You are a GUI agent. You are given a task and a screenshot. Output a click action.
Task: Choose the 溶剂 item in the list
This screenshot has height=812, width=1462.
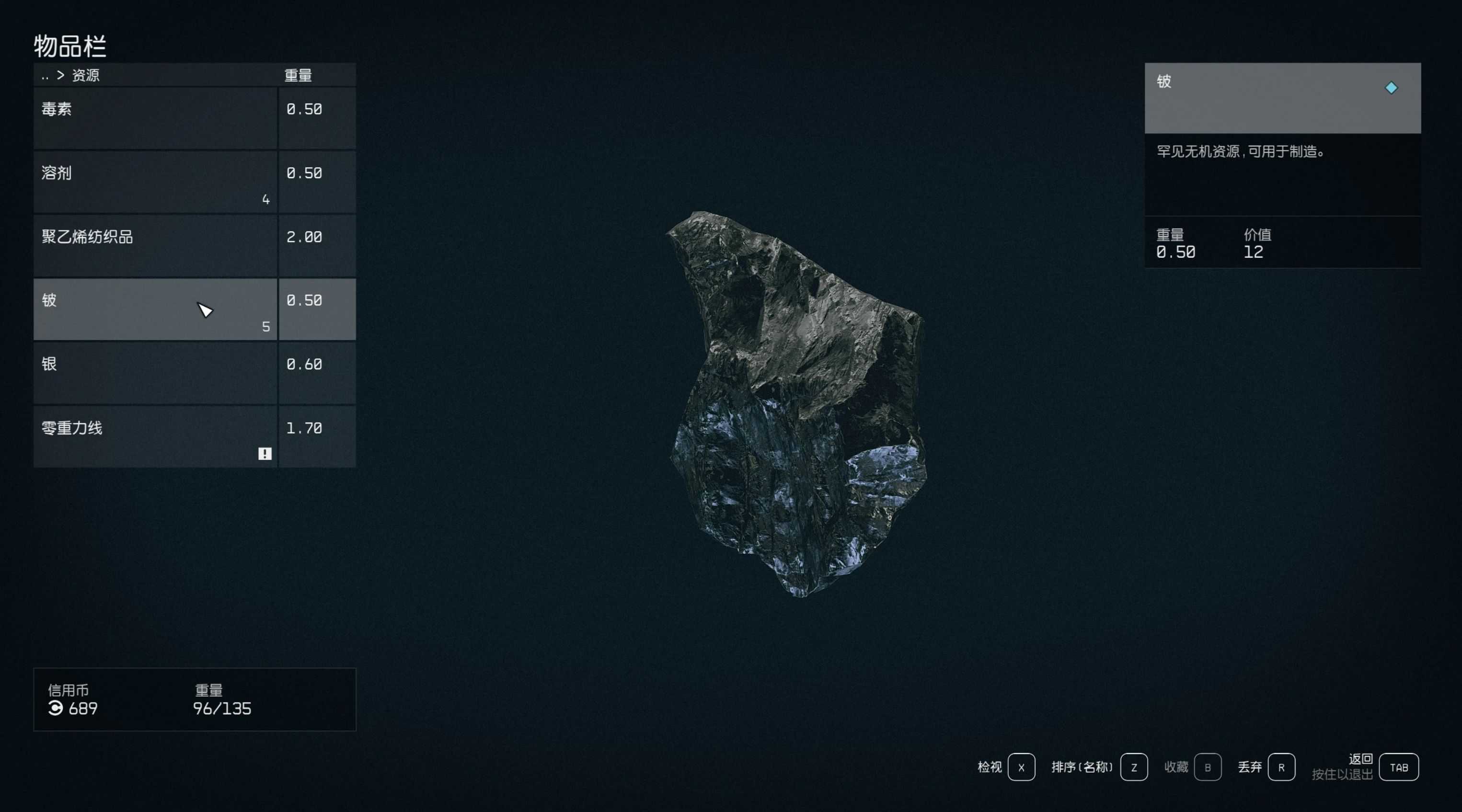tap(155, 182)
